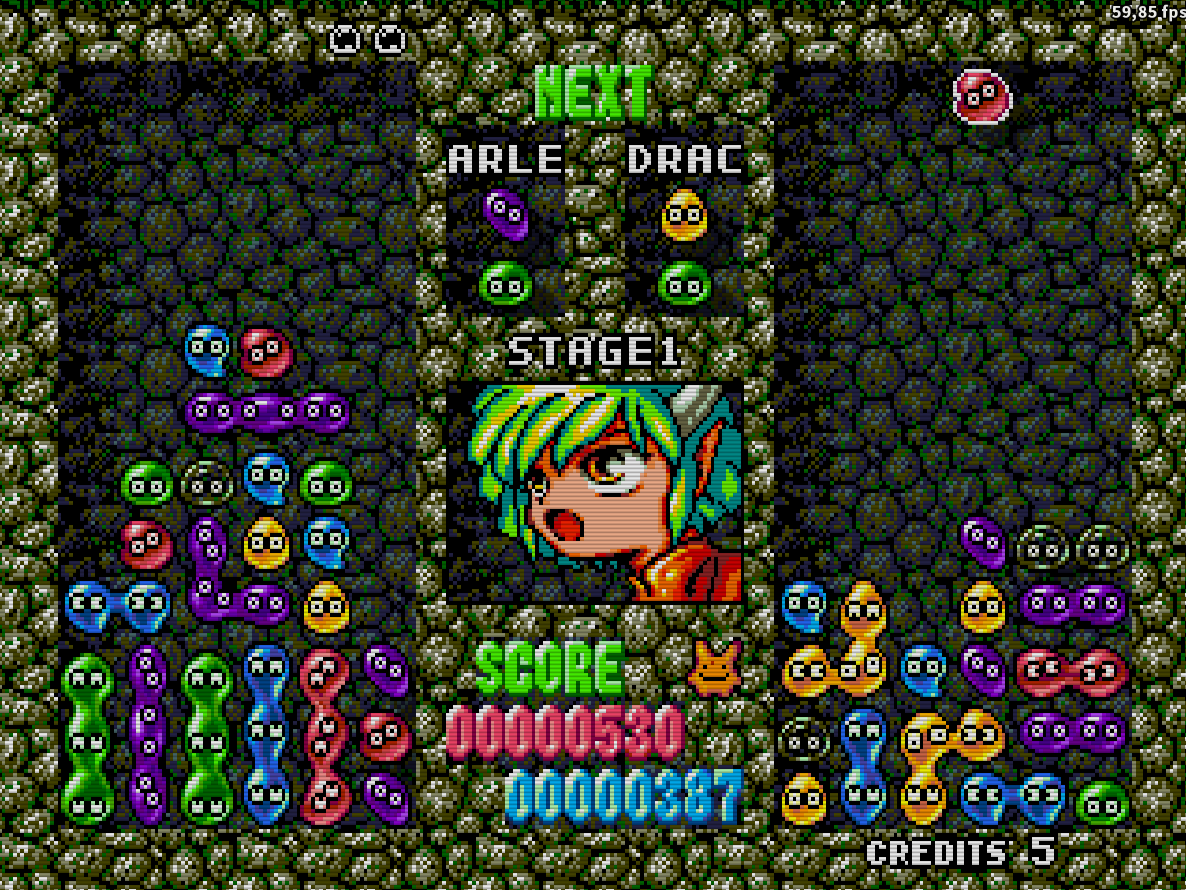Click the orange Carbuncle mascot icon
The height and width of the screenshot is (890, 1186).
(714, 668)
